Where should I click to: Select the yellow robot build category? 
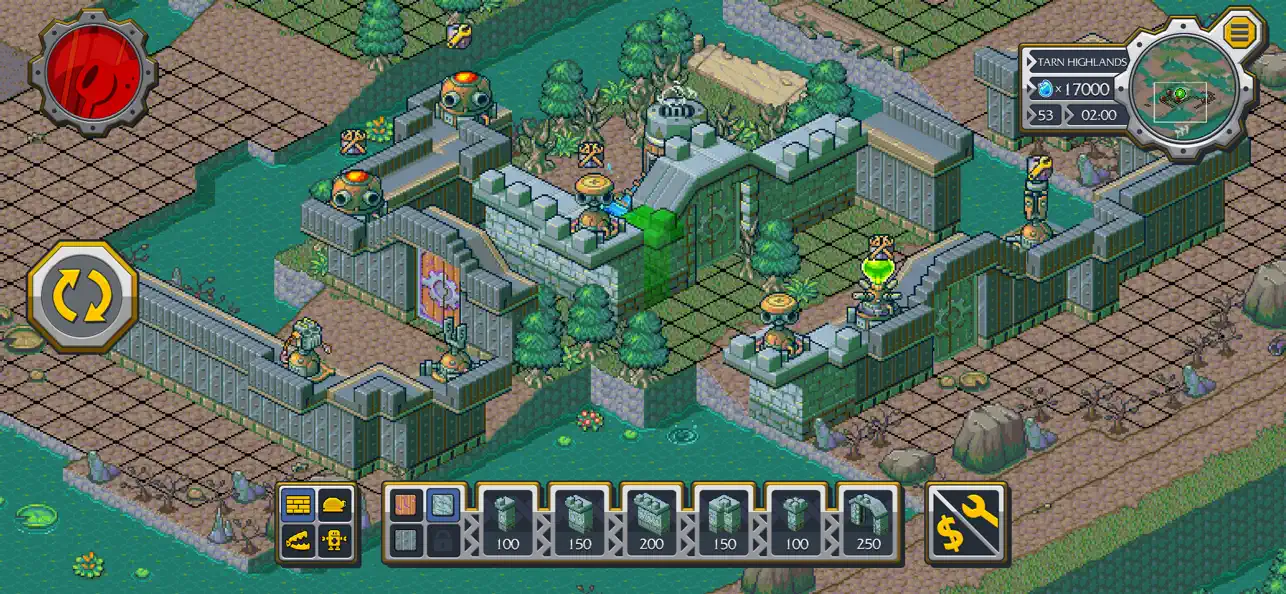pos(334,542)
